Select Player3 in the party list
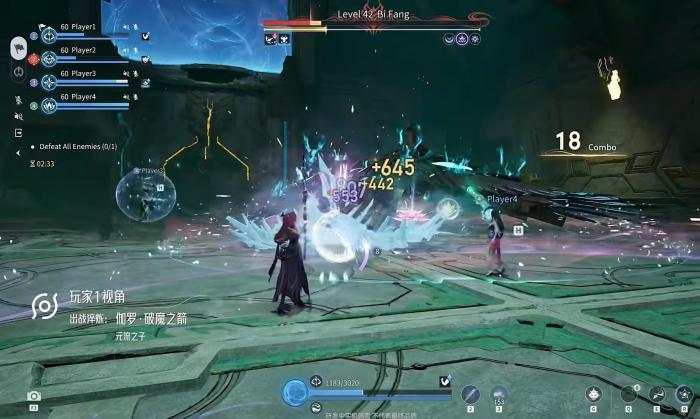The image size is (700, 419). click(x=78, y=73)
